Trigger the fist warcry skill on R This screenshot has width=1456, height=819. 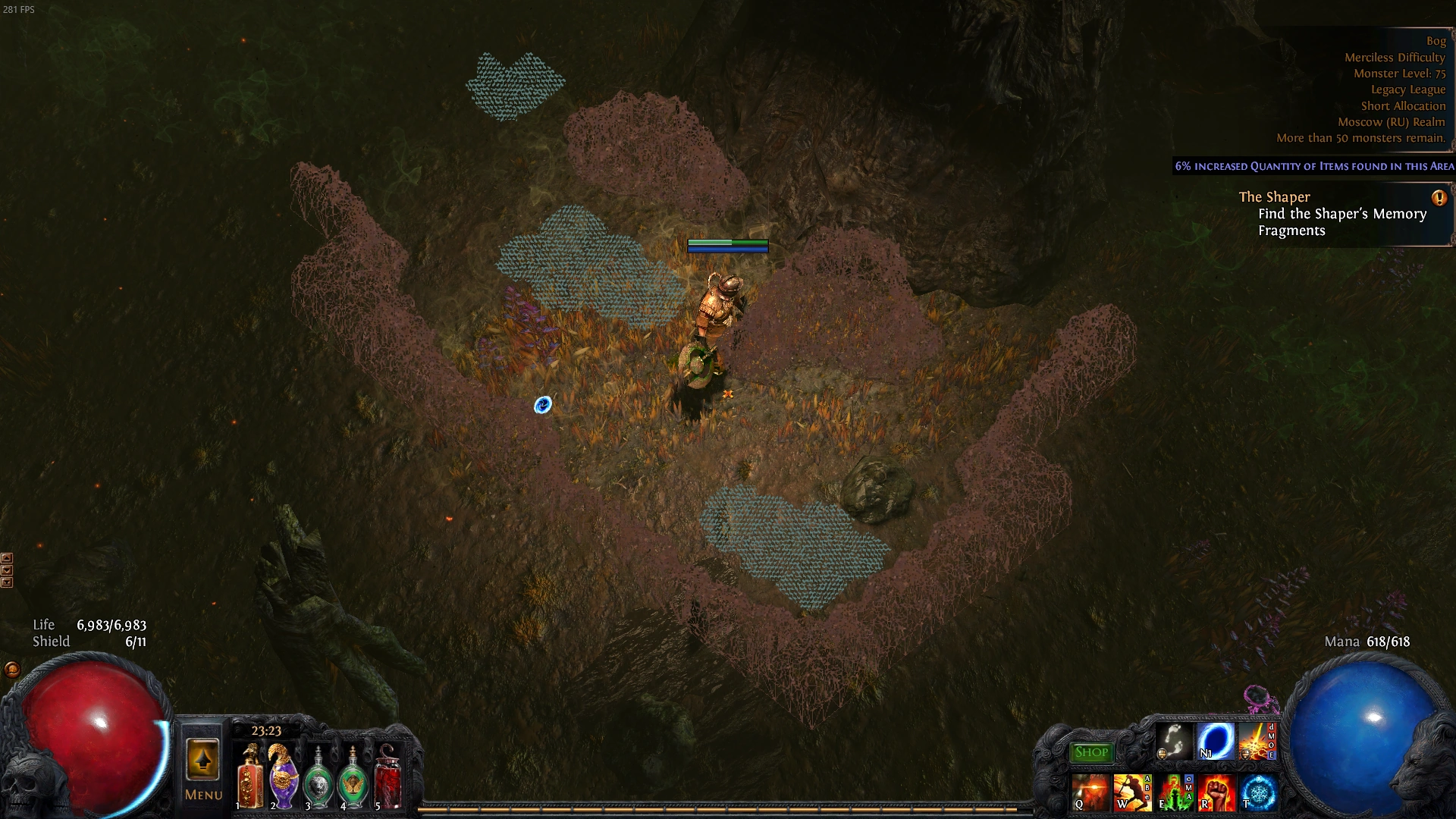[x=1218, y=792]
